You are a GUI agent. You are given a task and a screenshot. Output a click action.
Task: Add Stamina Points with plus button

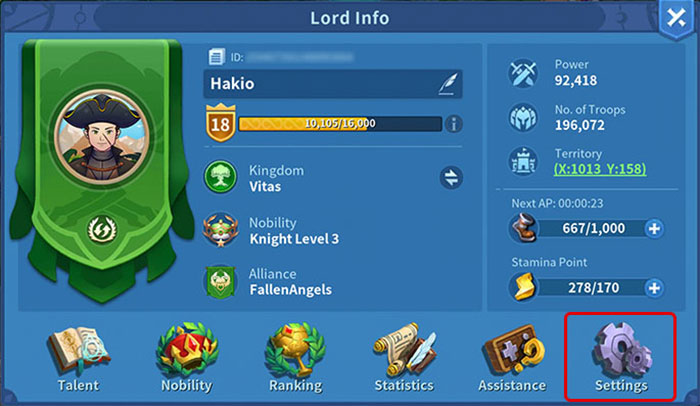pyautogui.click(x=654, y=289)
